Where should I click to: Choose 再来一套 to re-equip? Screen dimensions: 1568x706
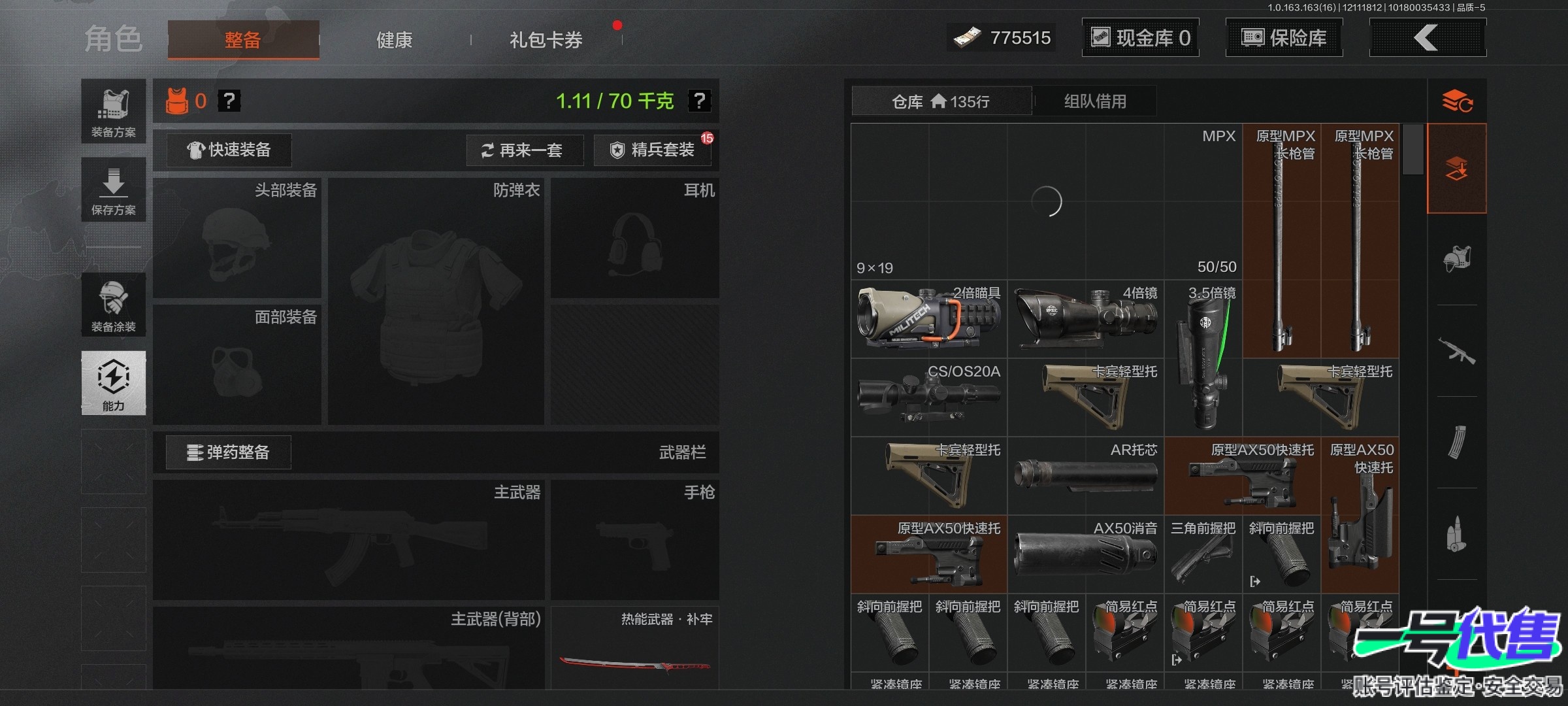click(524, 150)
